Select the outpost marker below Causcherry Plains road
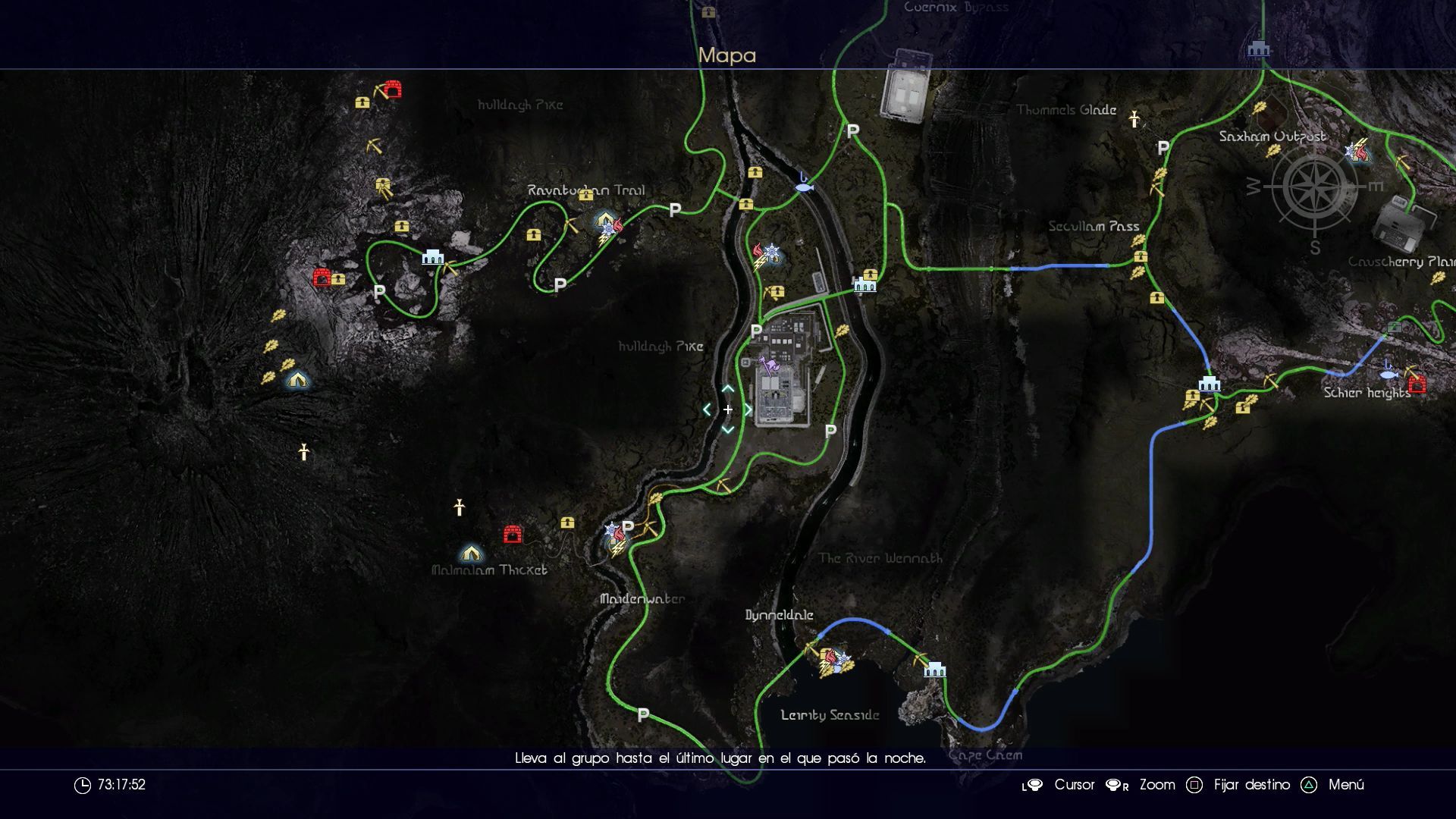Image resolution: width=1456 pixels, height=819 pixels. (x=1209, y=383)
